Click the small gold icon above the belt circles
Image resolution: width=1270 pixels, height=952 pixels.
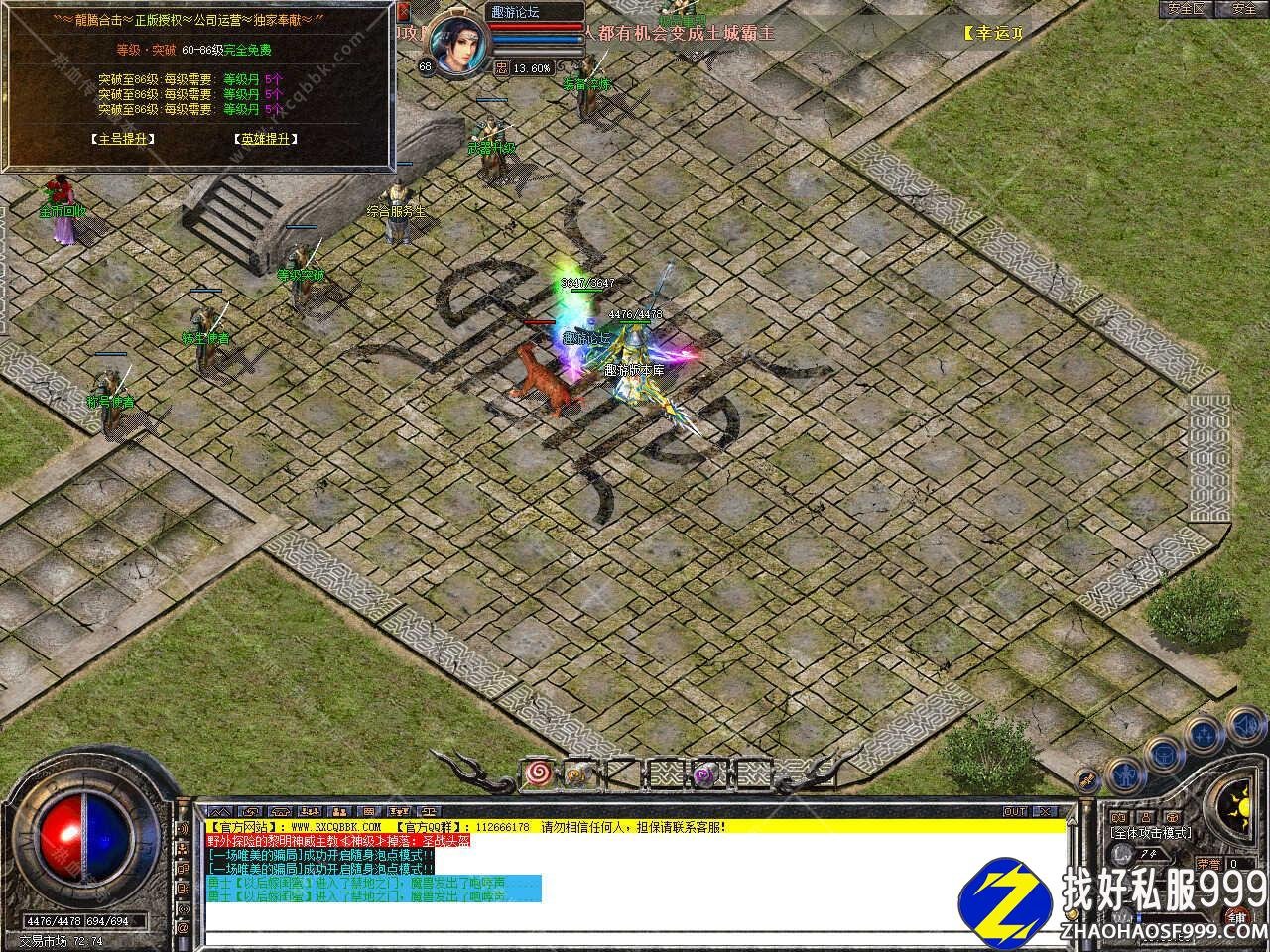pyautogui.click(x=1089, y=780)
